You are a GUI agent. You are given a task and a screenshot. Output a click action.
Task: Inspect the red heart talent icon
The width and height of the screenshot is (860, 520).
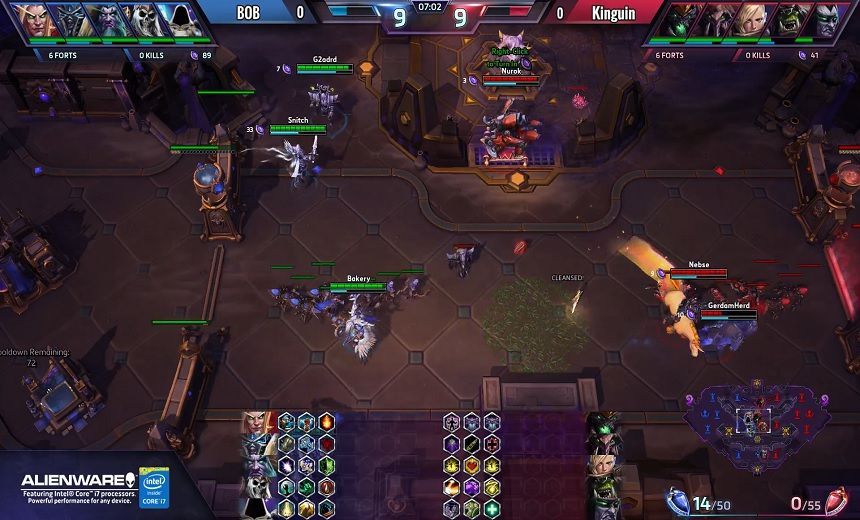(x=471, y=465)
